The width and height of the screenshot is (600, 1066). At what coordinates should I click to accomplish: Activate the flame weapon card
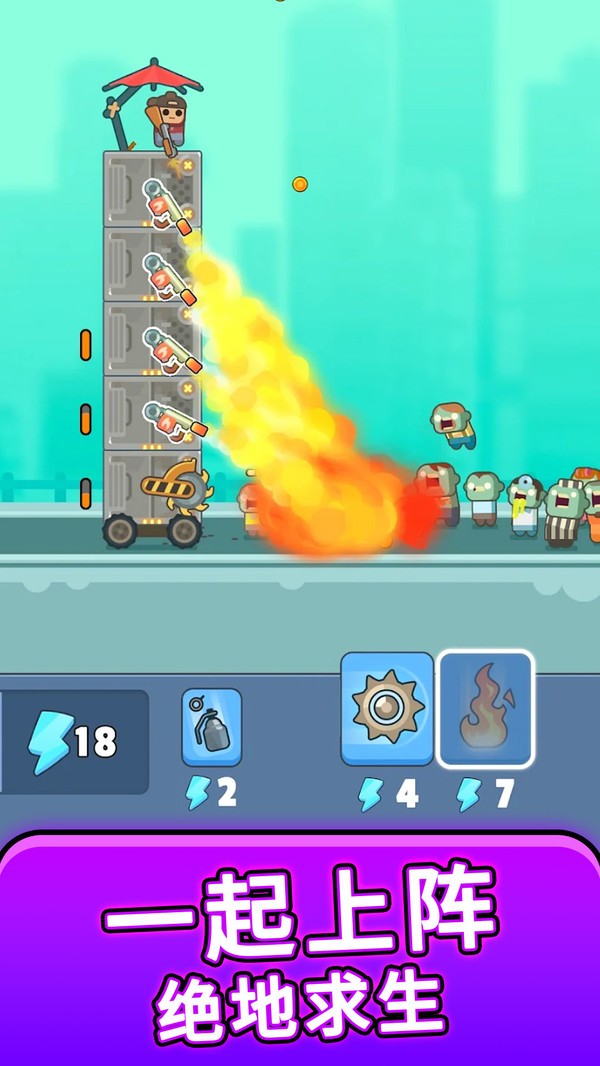pyautogui.click(x=486, y=708)
